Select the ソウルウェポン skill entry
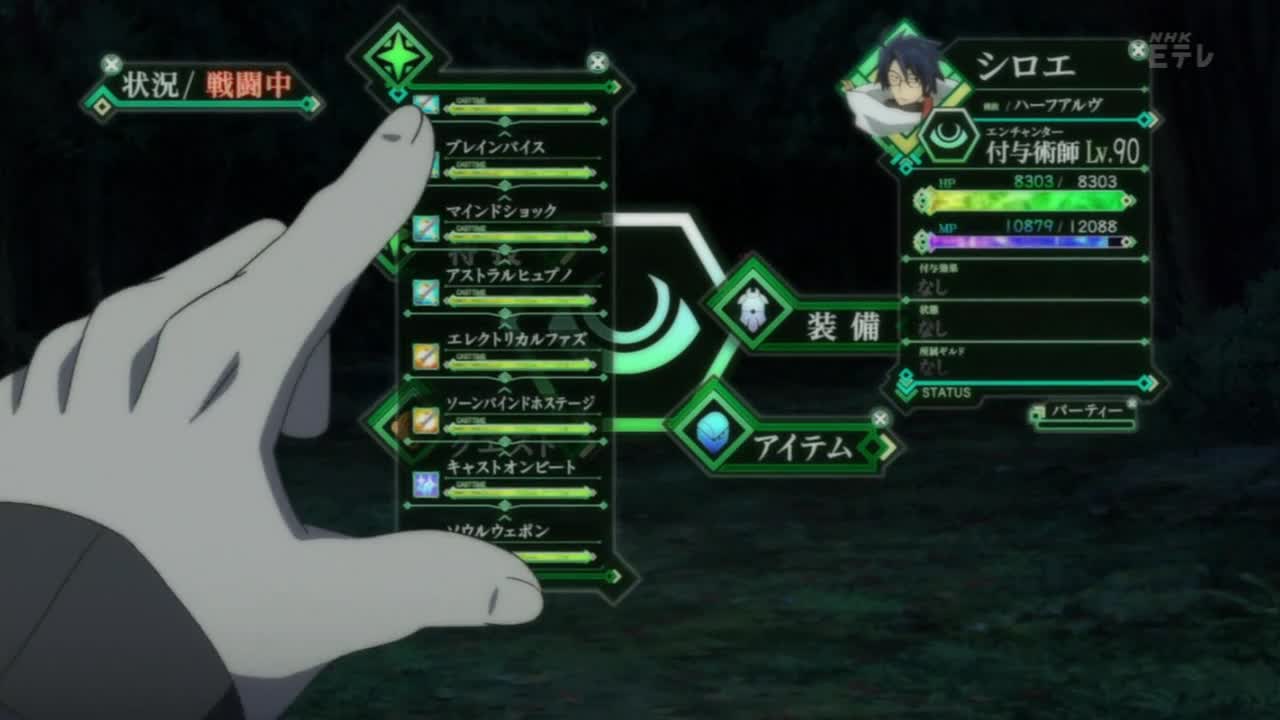The height and width of the screenshot is (720, 1280). click(x=498, y=531)
